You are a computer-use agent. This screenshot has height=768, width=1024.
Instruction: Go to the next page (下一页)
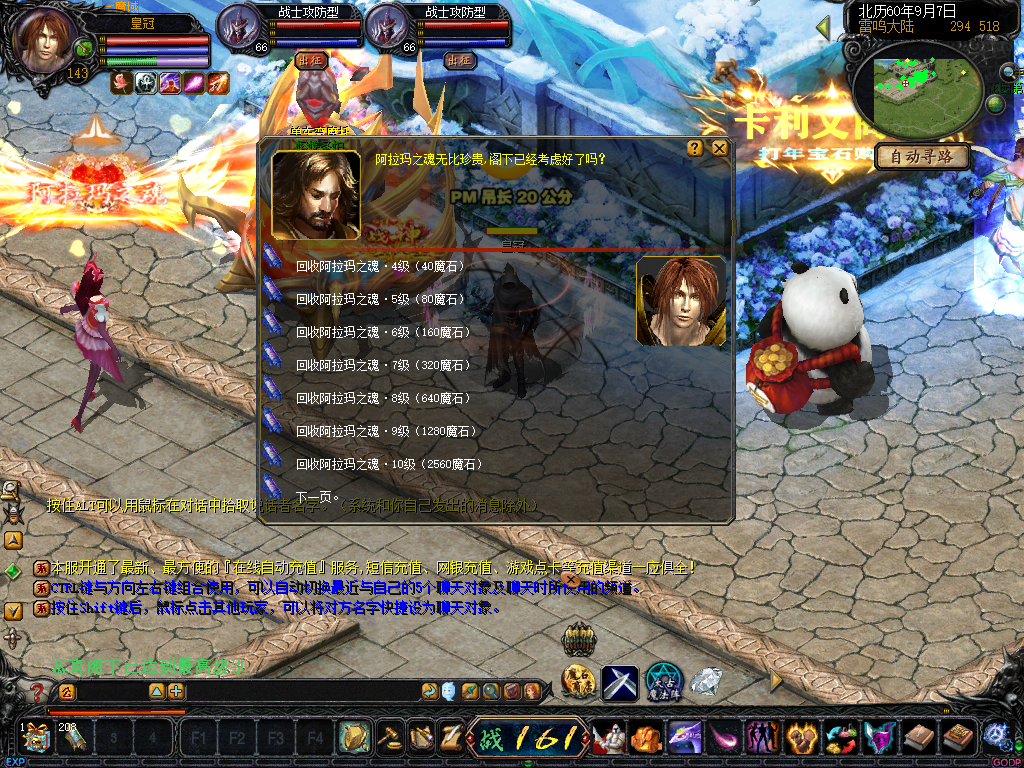pyautogui.click(x=317, y=497)
